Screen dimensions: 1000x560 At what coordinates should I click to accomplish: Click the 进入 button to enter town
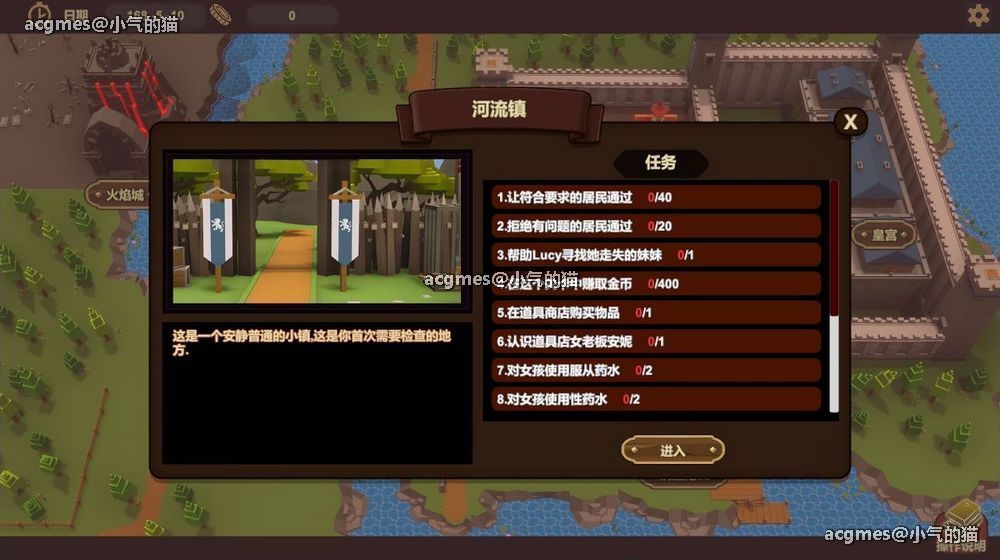pyautogui.click(x=672, y=450)
